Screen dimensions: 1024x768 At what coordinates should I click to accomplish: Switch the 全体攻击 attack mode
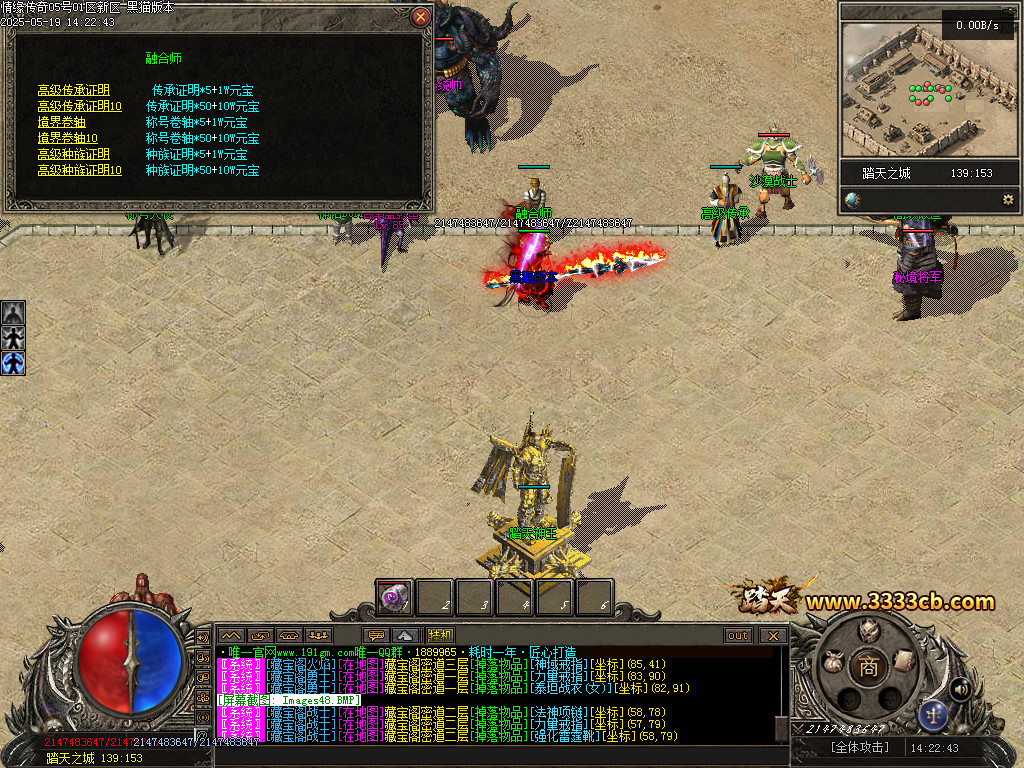click(859, 747)
